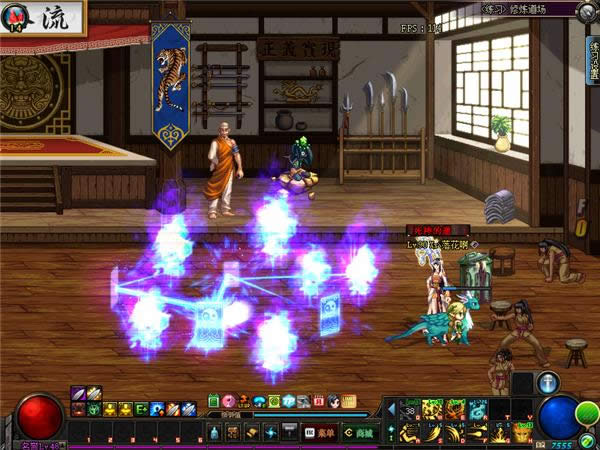Click the pink round icon in menu row
The image size is (600, 450).
(228, 401)
